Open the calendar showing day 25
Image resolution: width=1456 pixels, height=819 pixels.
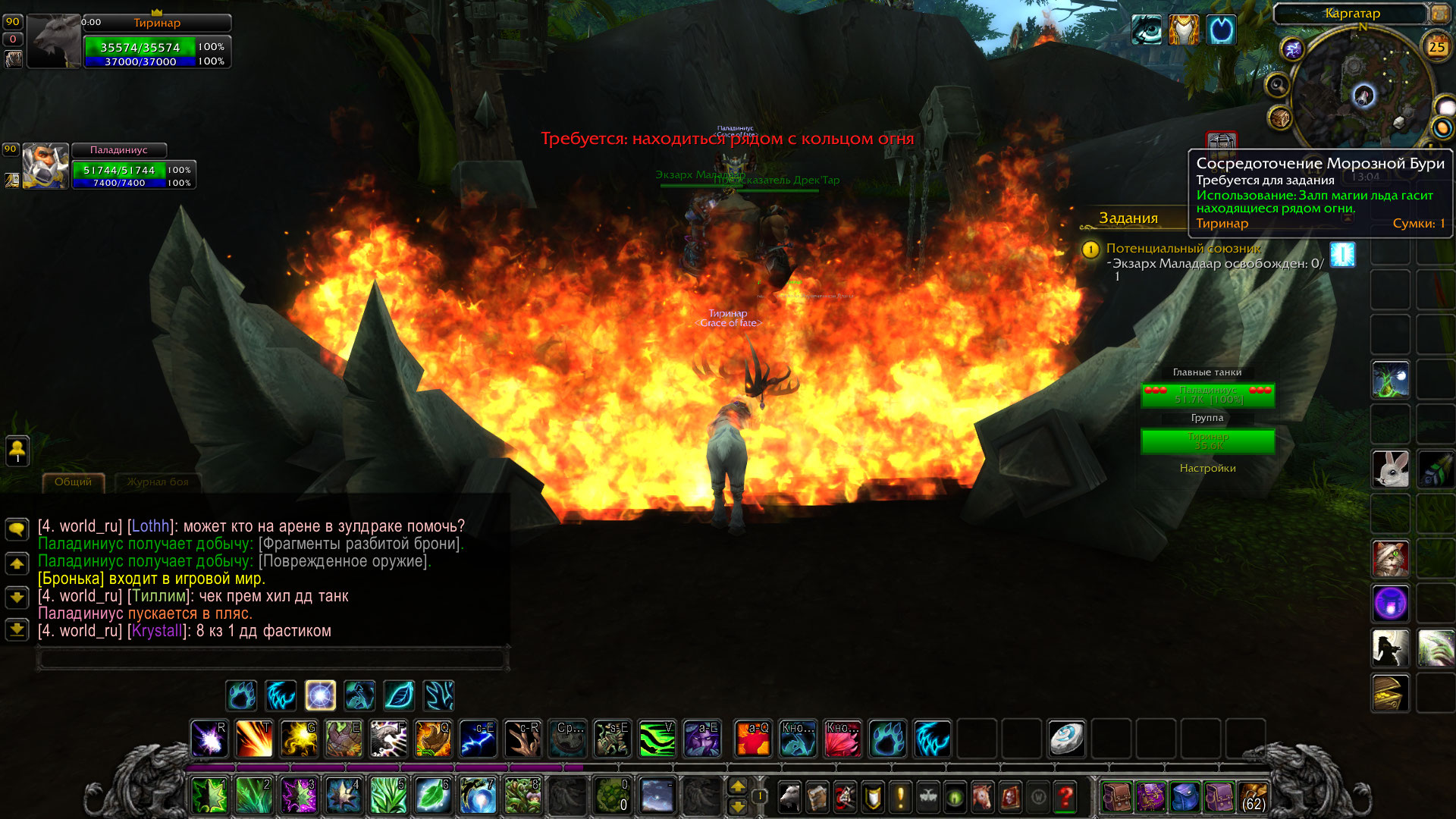point(1436,47)
